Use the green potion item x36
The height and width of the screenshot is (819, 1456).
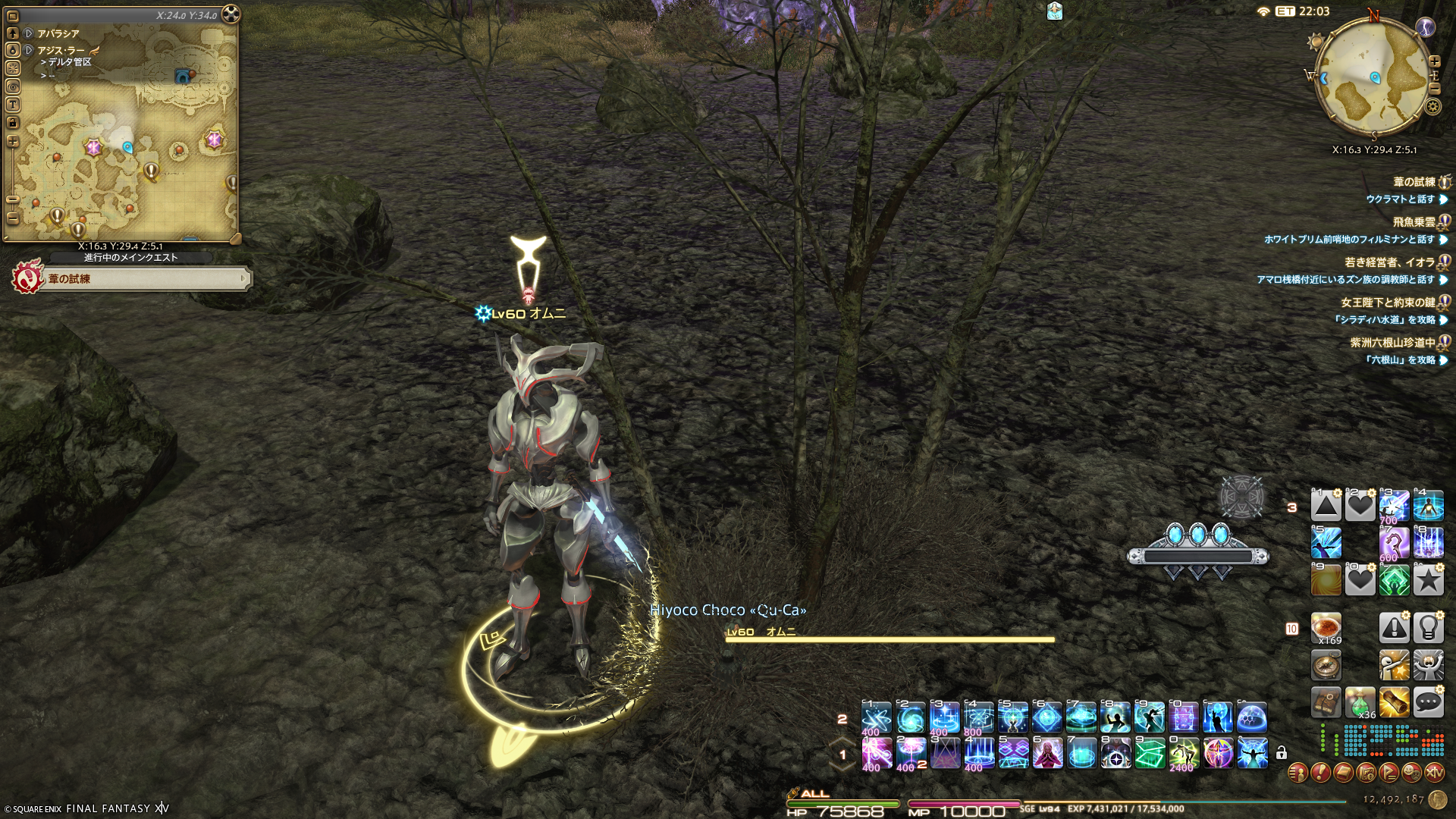click(x=1360, y=703)
